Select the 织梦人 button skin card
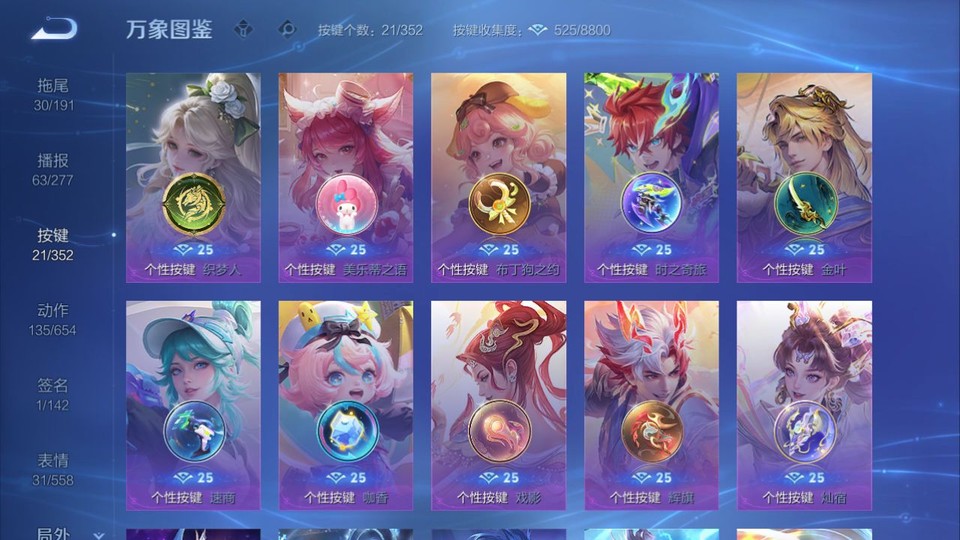 [x=193, y=177]
